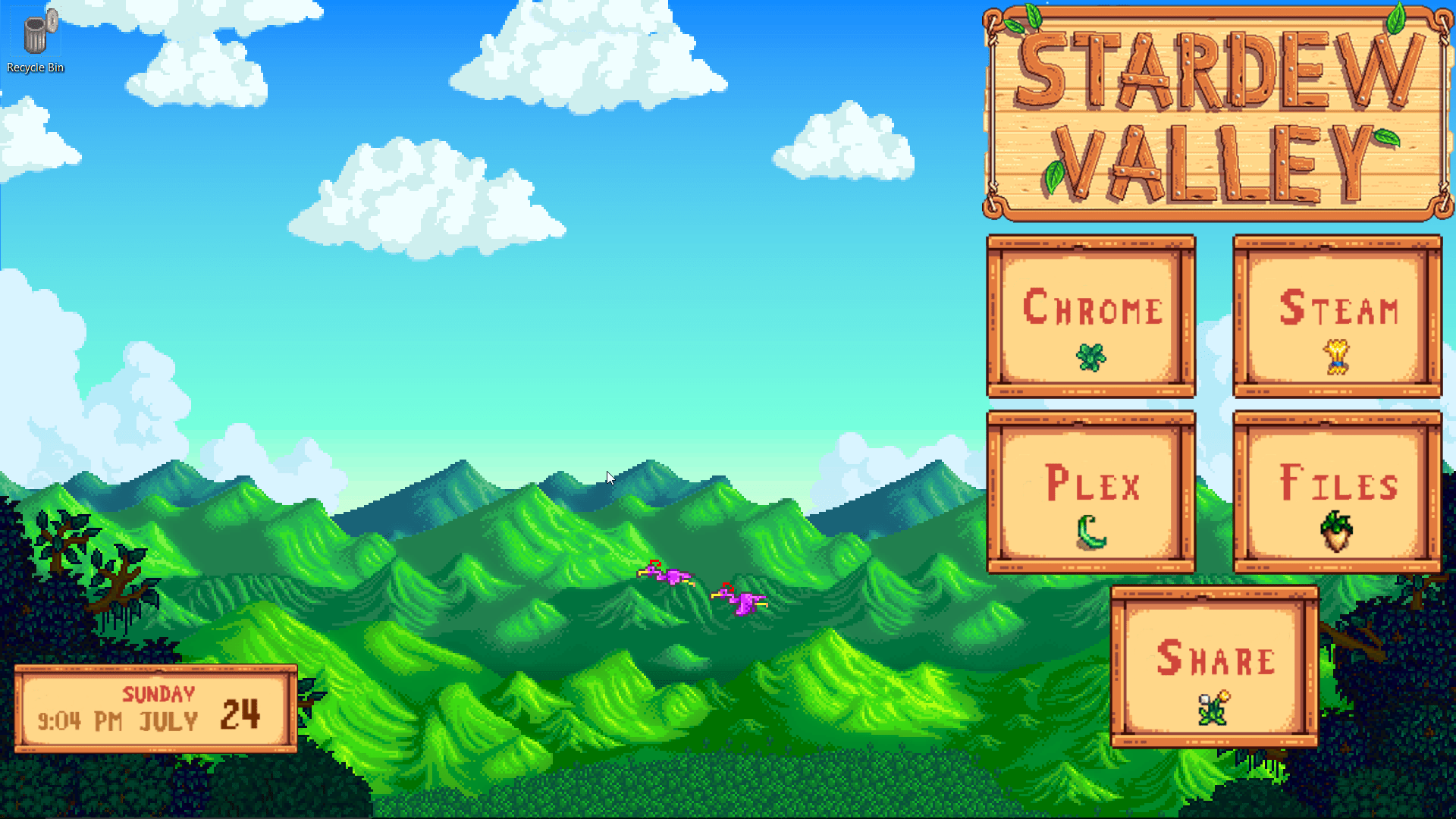Open the Recycle Bin

[x=35, y=30]
